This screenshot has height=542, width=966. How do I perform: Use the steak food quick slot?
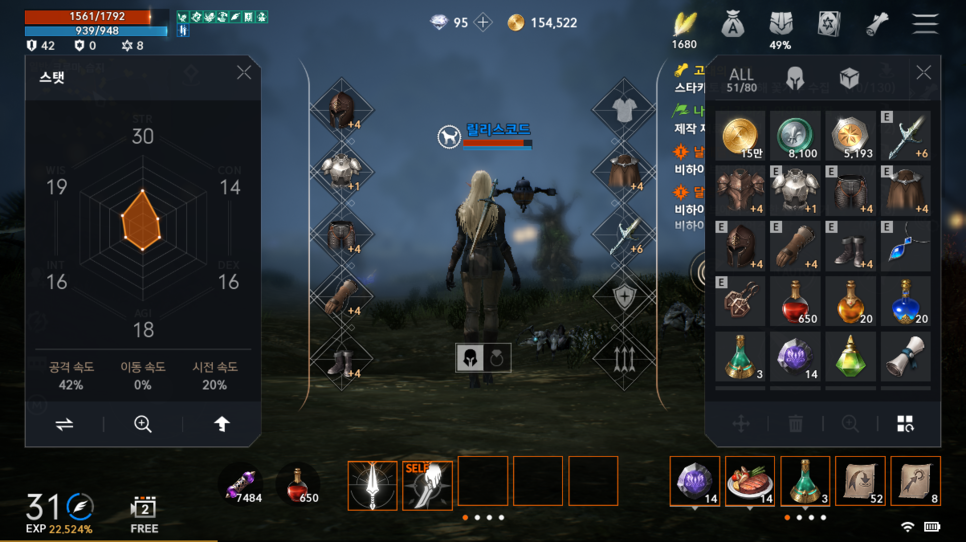pyautogui.click(x=750, y=481)
